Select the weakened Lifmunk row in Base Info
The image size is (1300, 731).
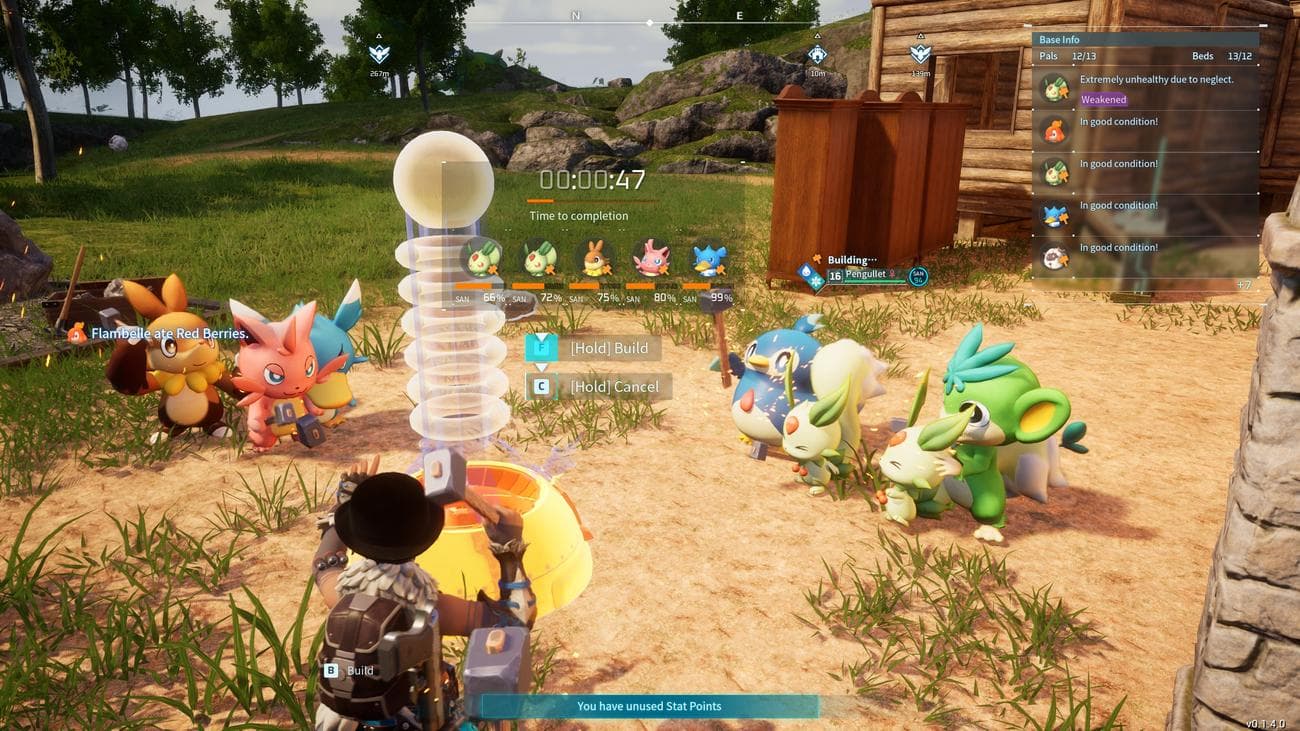pos(1144,88)
